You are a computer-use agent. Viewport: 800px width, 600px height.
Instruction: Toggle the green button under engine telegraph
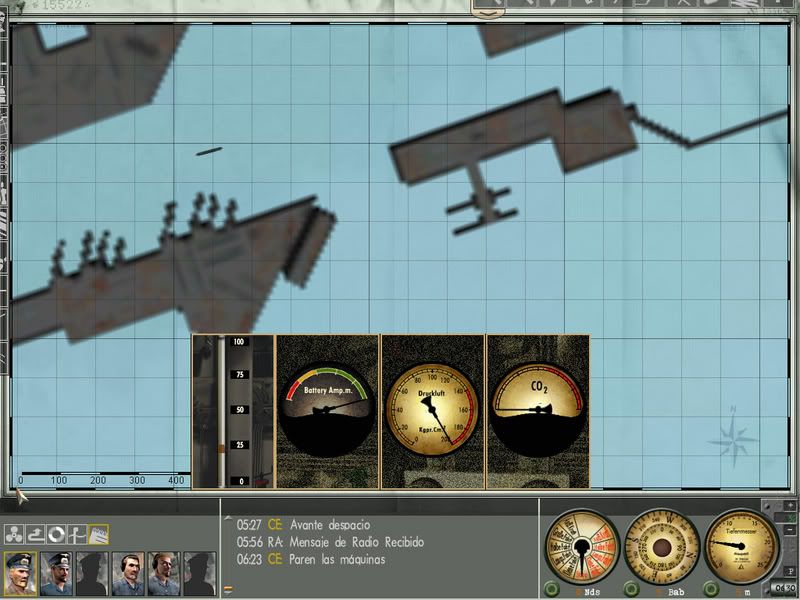[550, 588]
